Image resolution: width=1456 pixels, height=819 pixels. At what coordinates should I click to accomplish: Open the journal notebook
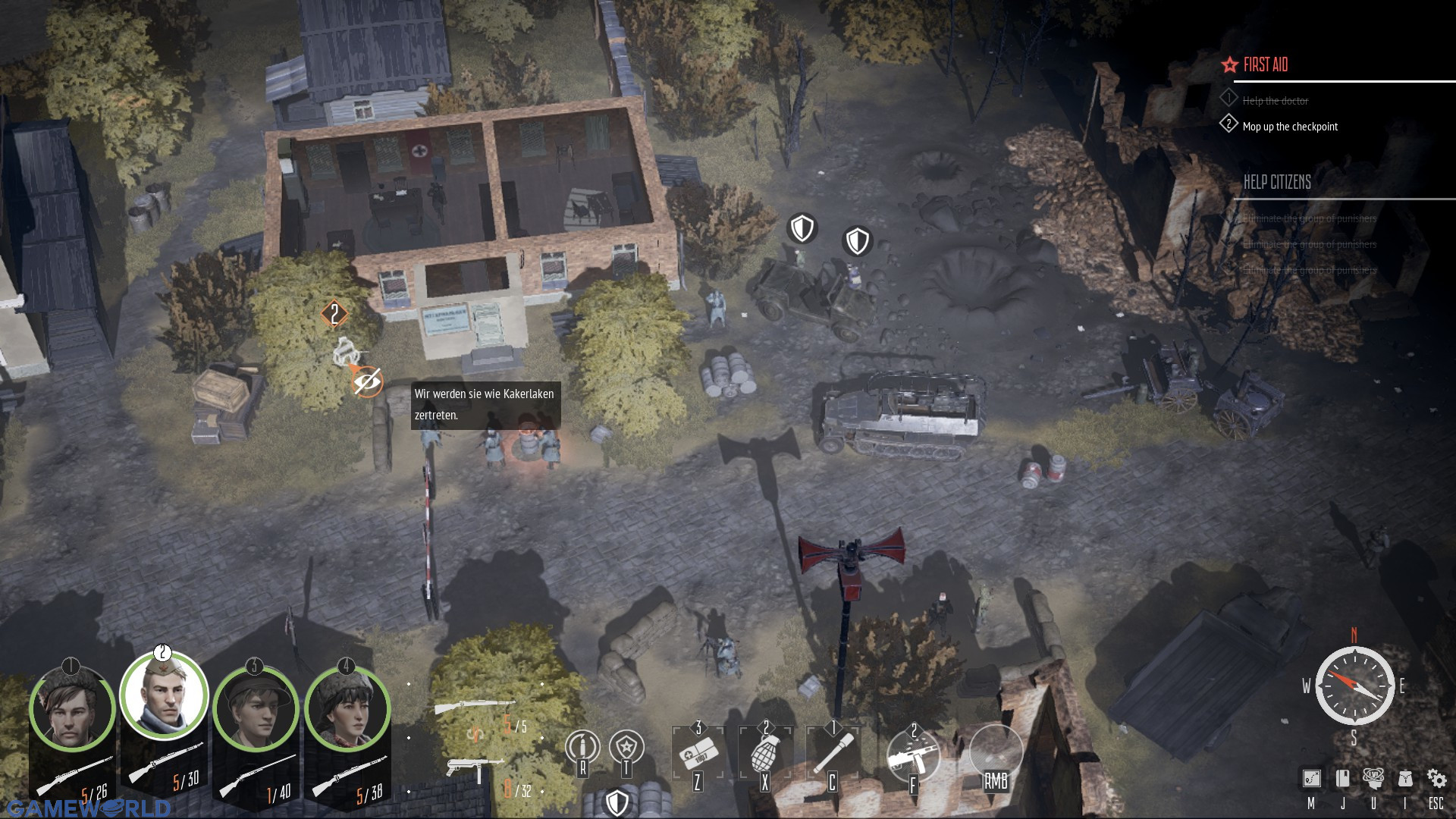(1342, 779)
